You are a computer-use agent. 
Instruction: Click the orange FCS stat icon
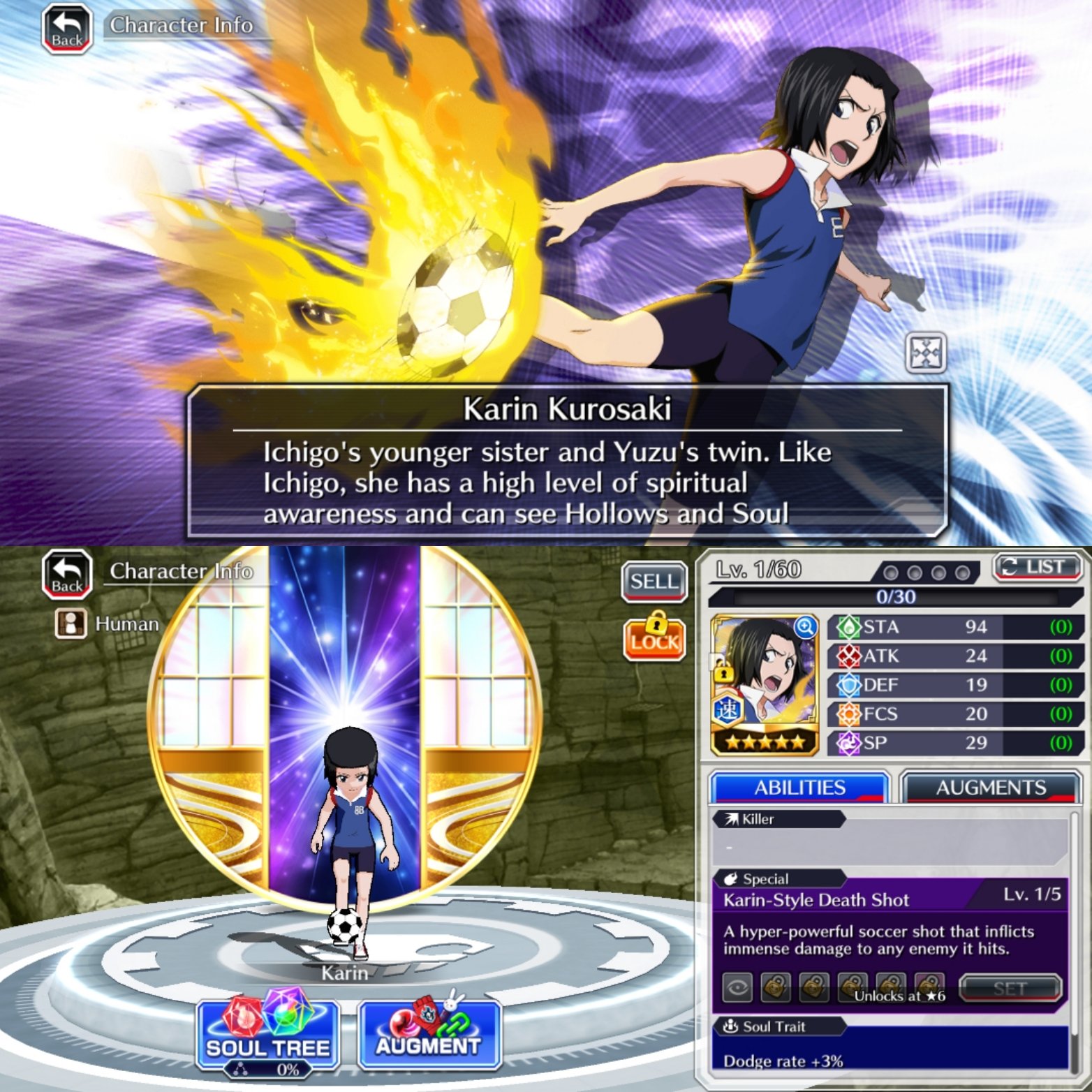848,714
